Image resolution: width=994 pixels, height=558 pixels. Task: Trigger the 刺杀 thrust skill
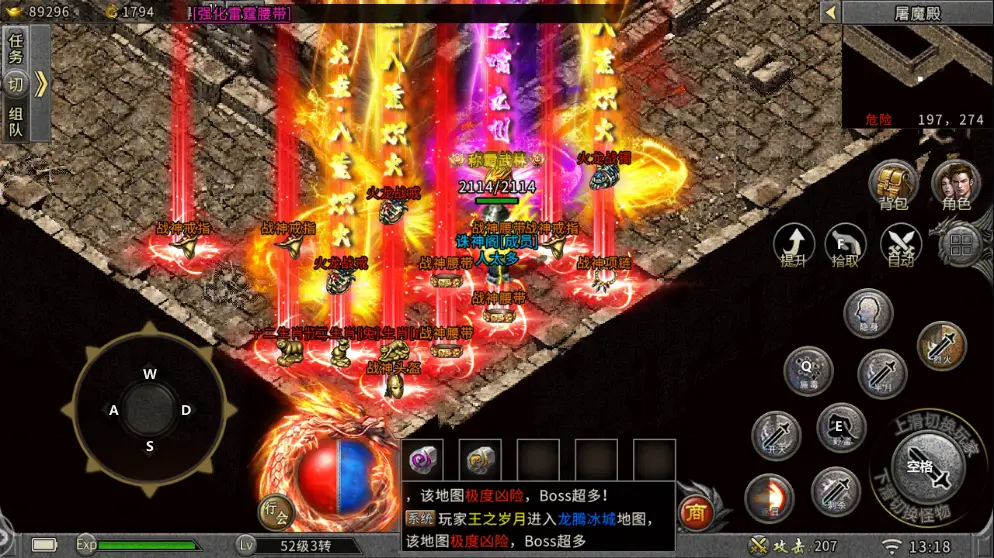(x=836, y=492)
